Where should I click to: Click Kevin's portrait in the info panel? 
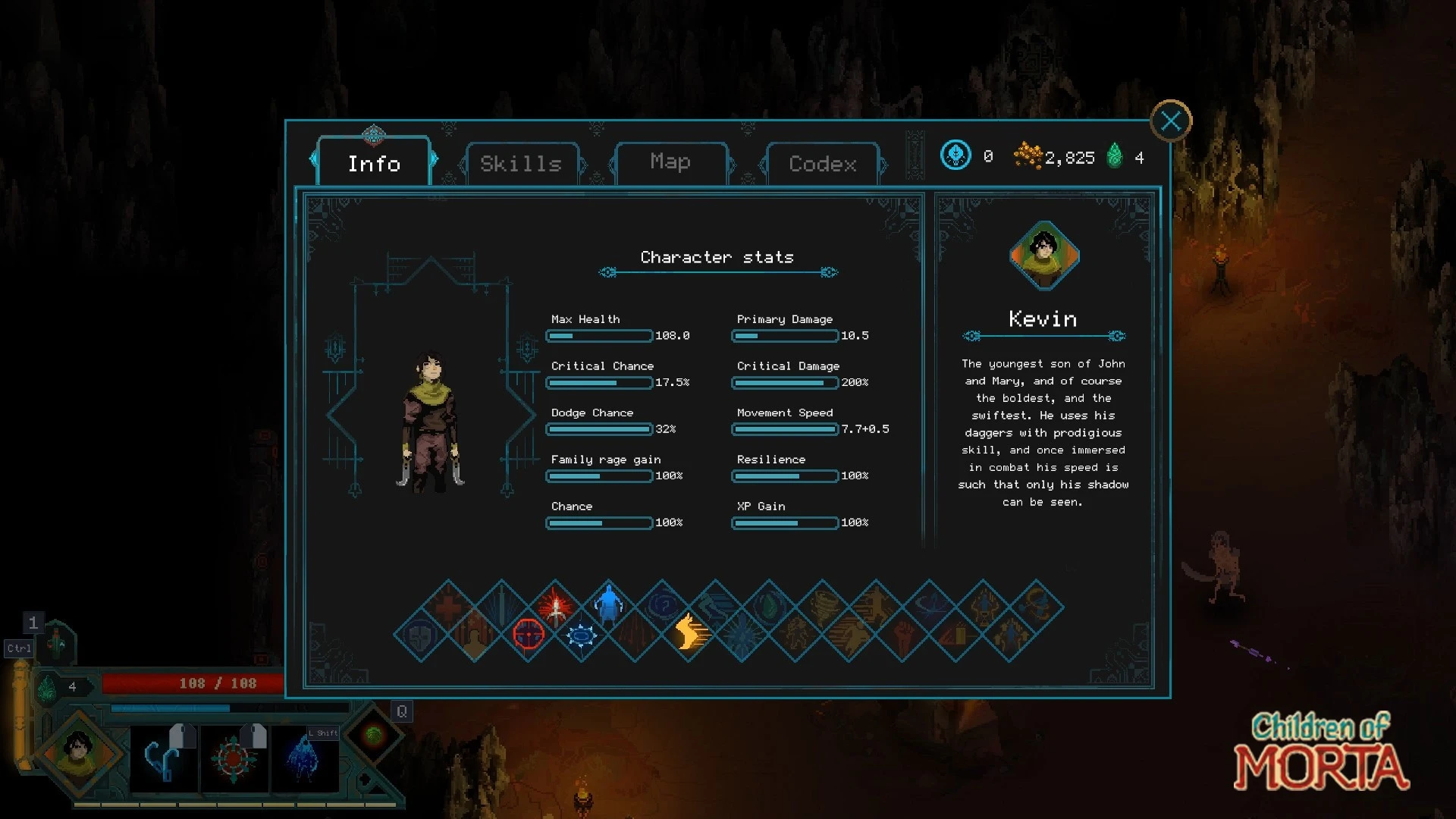1044,256
